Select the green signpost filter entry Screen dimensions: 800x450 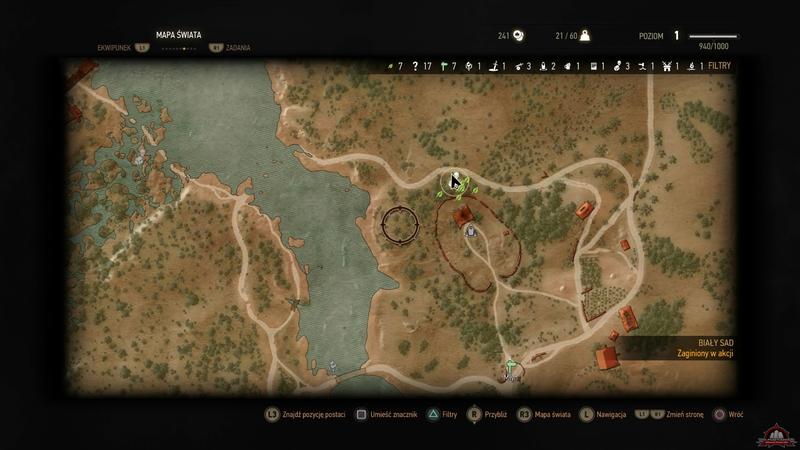click(x=442, y=66)
